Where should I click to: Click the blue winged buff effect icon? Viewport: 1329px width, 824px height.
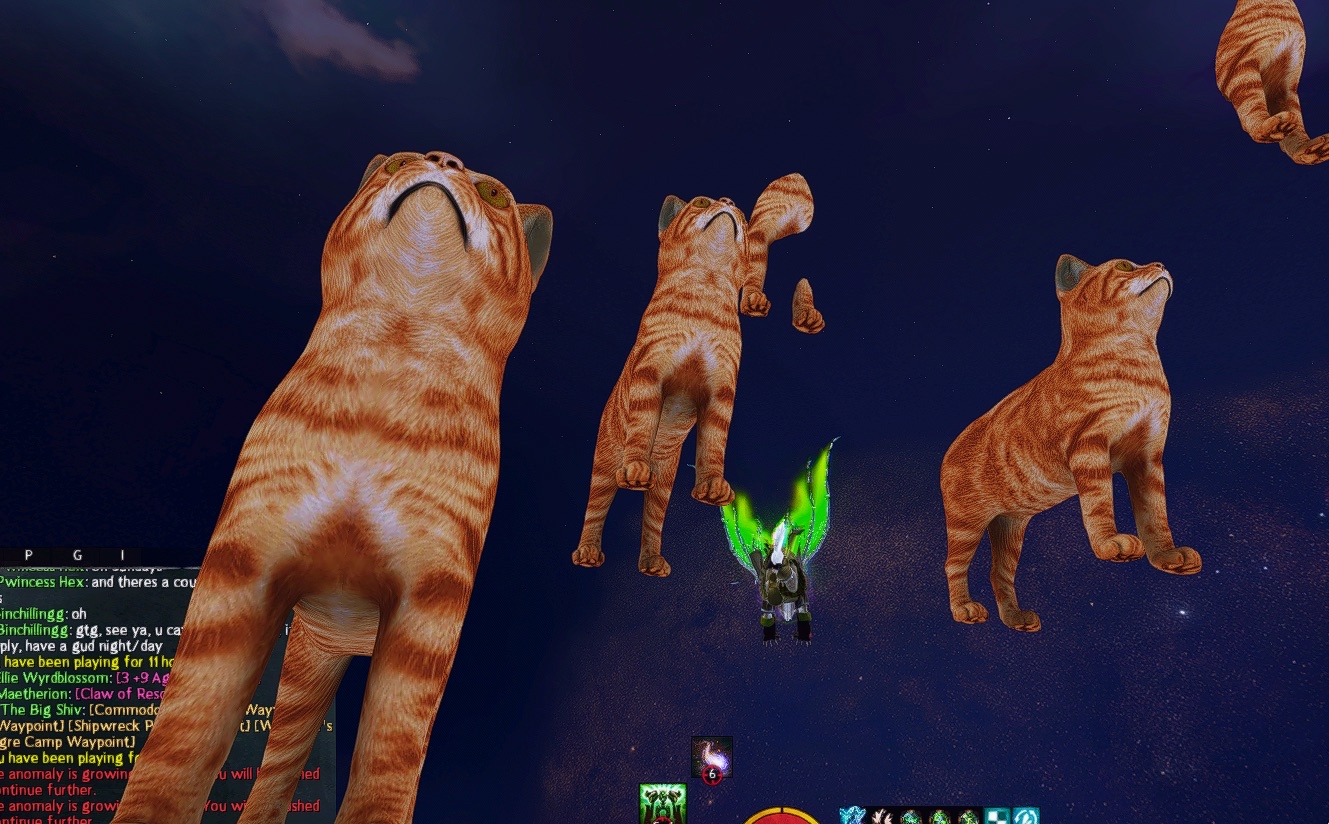(x=851, y=815)
